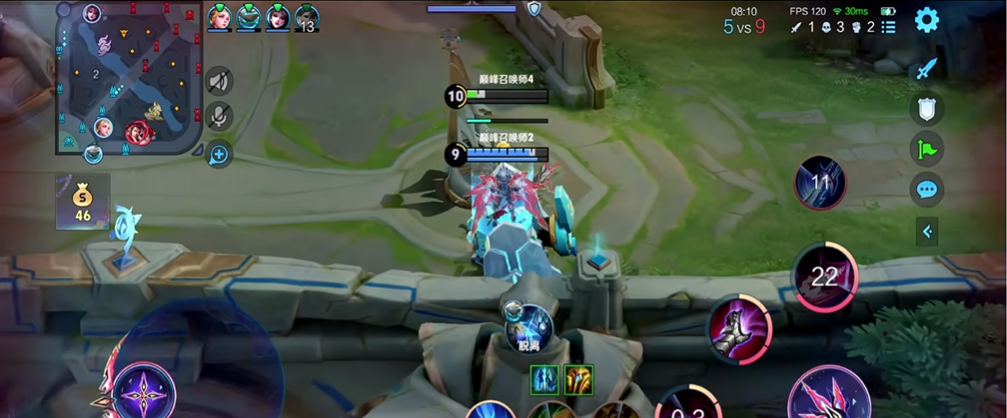Open the settings gear menu
Viewport: 1007px width, 418px height.
927,19
